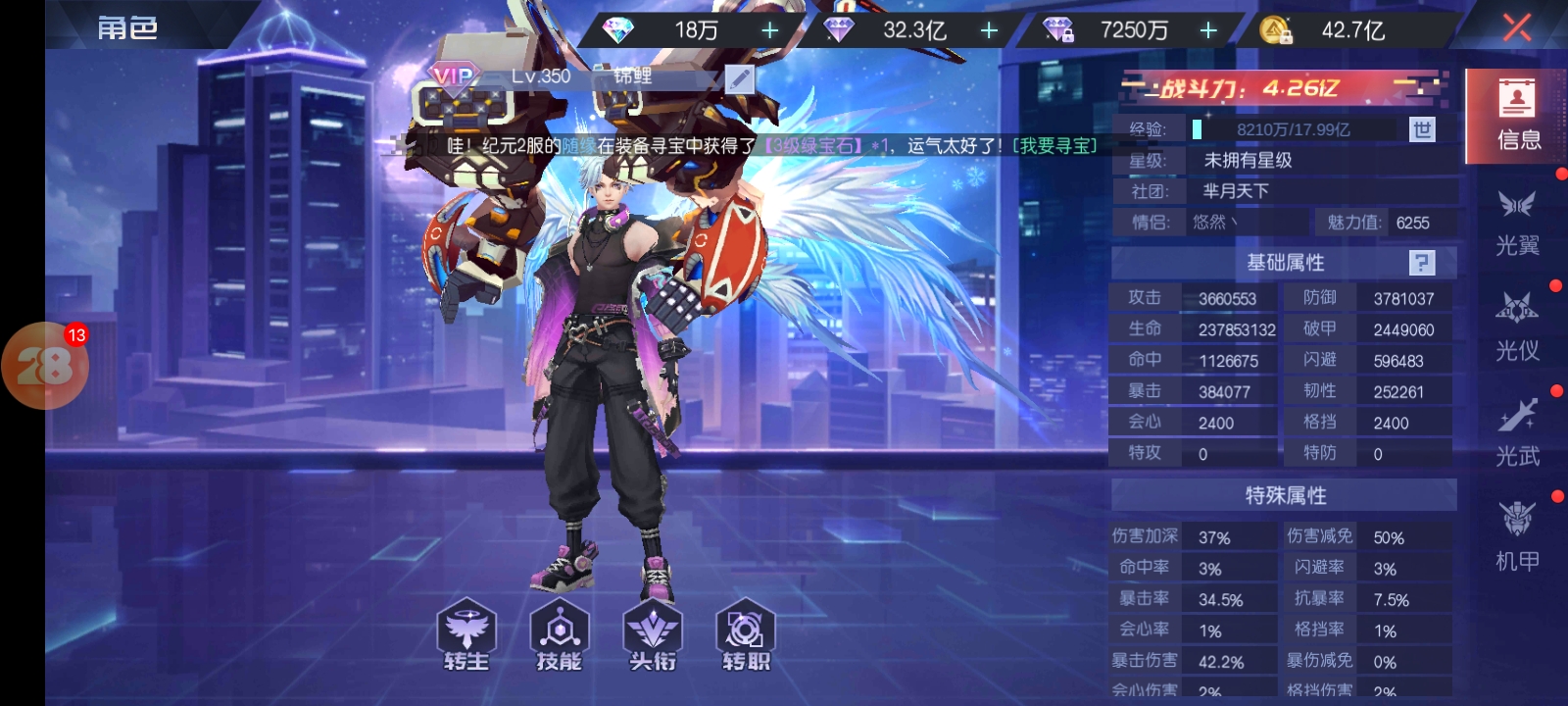Add more diamonds next to 18万
This screenshot has height=706, width=1568.
(770, 30)
